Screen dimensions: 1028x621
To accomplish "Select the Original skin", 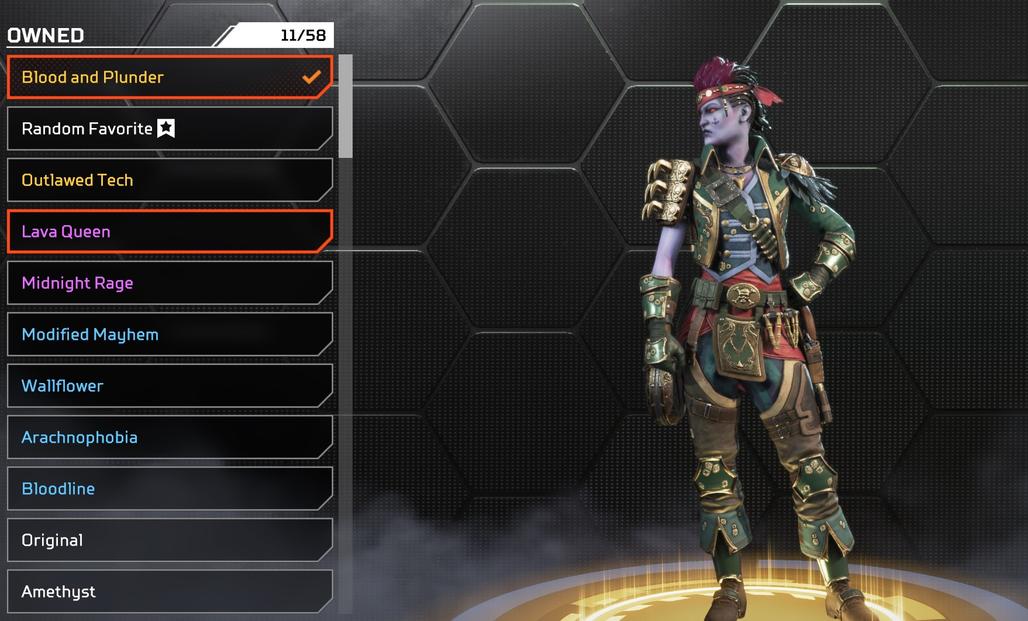I will [169, 540].
